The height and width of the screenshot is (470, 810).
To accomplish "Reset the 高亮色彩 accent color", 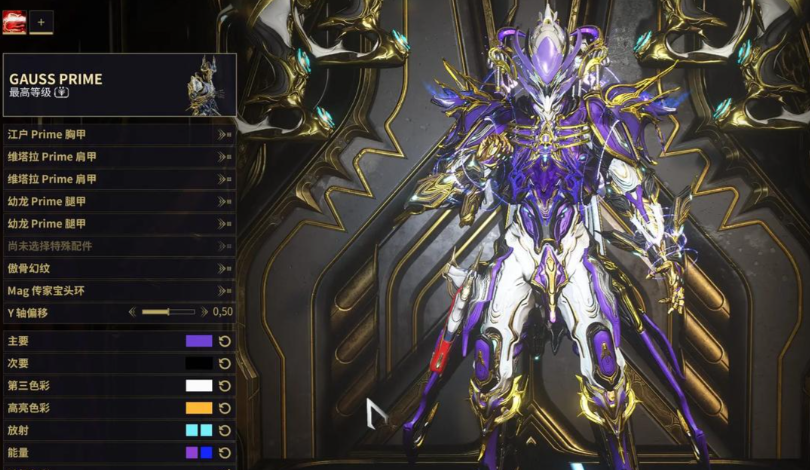I will (225, 408).
